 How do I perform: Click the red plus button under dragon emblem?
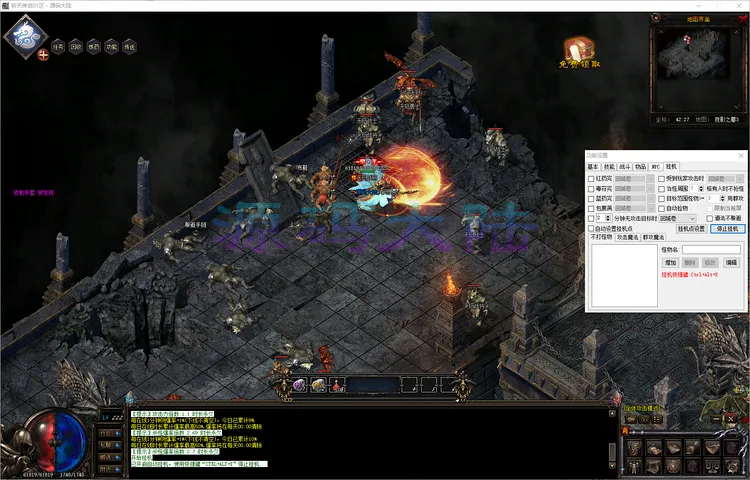(43, 55)
